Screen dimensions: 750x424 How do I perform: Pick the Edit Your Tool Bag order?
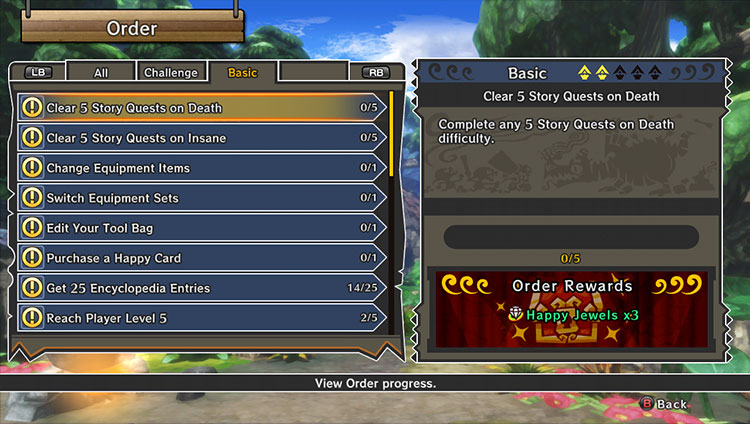pos(200,228)
